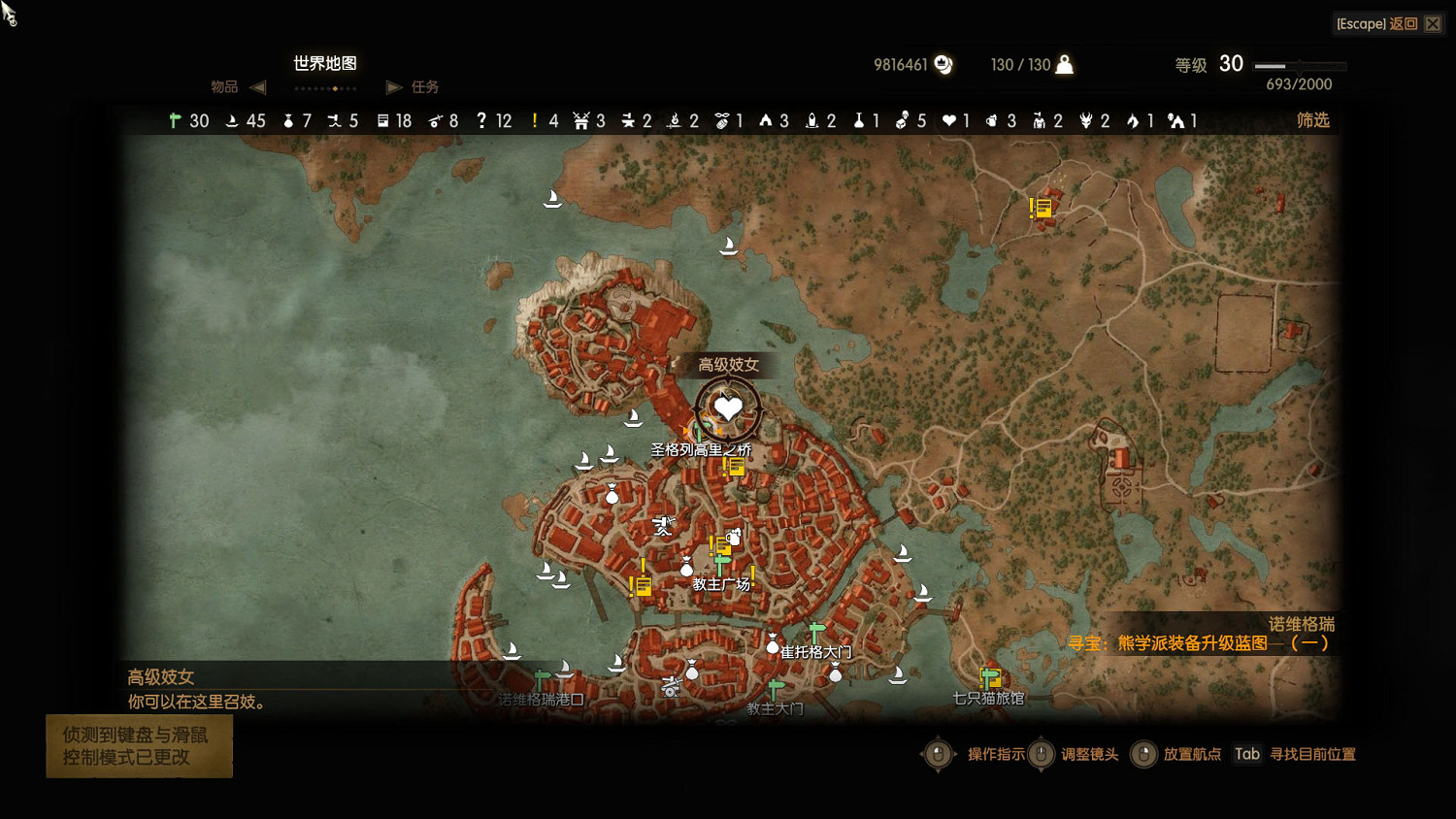This screenshot has width=1456, height=819.
Task: Switch to the 物品 inventory panel
Action: click(x=224, y=87)
